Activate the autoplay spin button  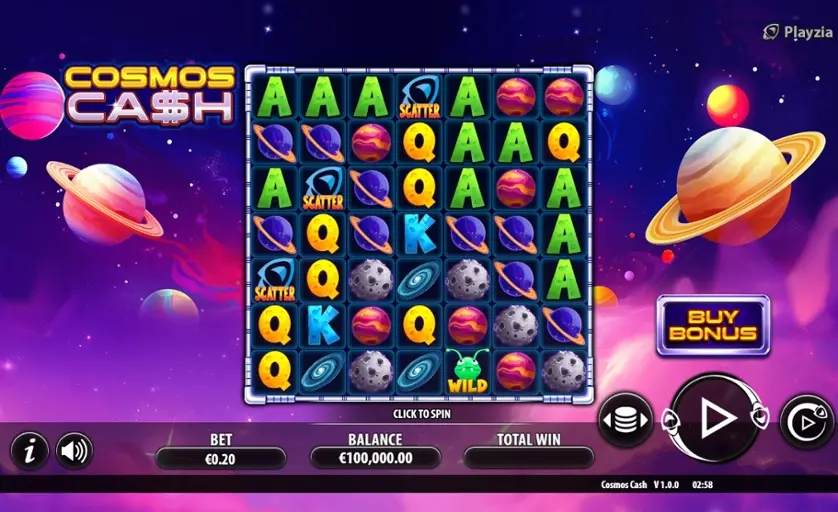[806, 420]
